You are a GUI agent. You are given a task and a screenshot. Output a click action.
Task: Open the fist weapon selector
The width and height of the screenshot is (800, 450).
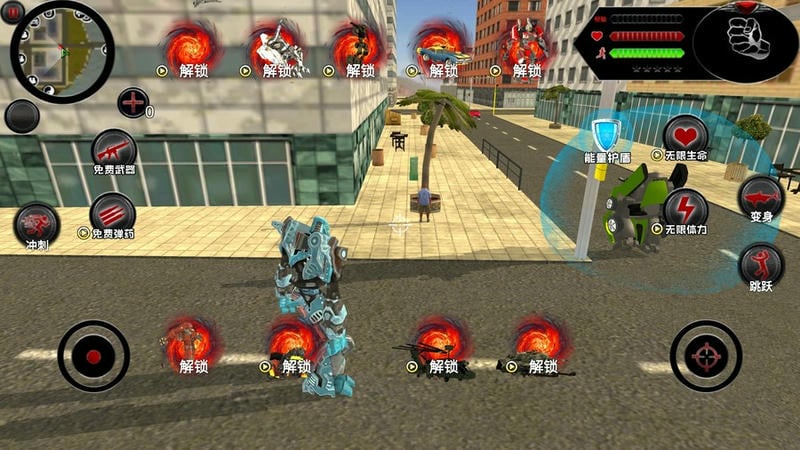[745, 41]
